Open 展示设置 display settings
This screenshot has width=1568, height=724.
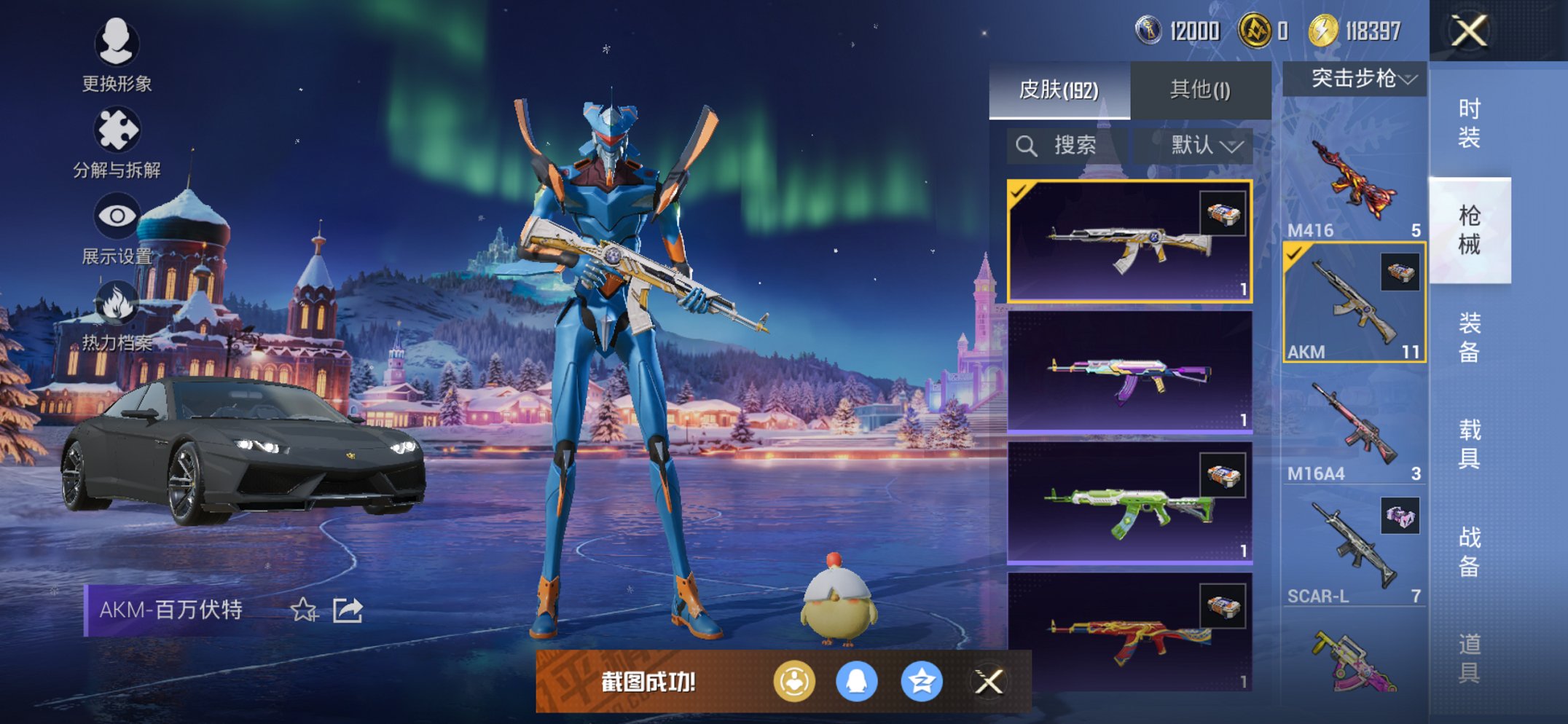[x=117, y=227]
